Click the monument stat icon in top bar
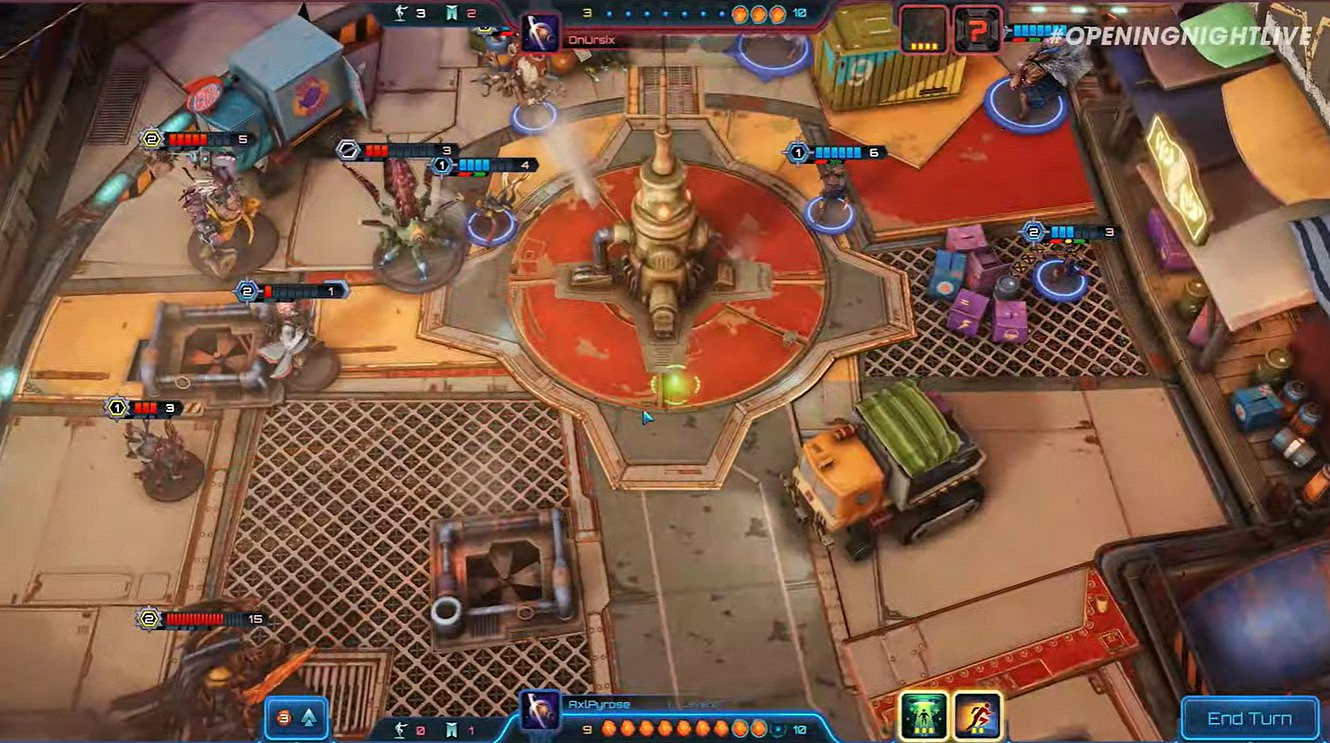The image size is (1330, 743). [452, 13]
